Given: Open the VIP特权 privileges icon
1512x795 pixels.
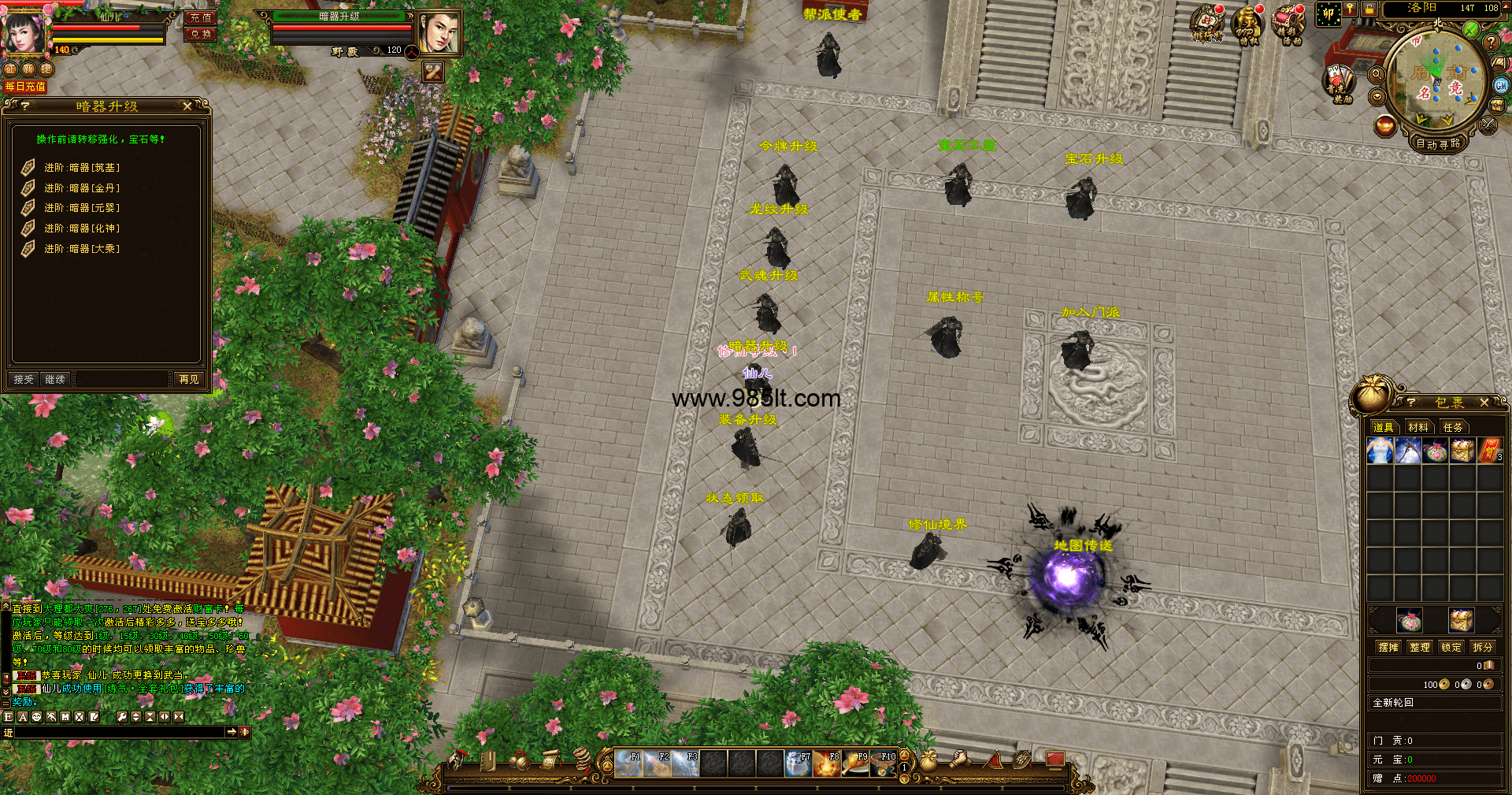Looking at the screenshot, I should [1247, 24].
